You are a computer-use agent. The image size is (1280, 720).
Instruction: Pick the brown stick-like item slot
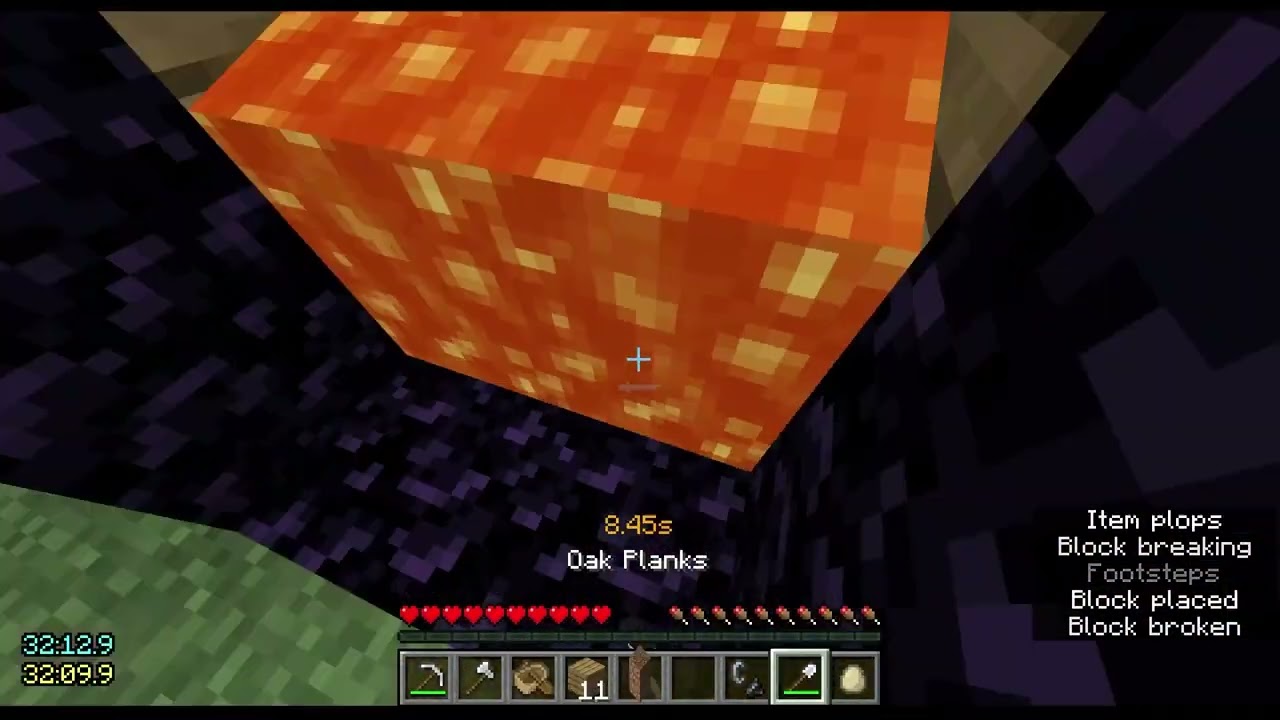640,675
